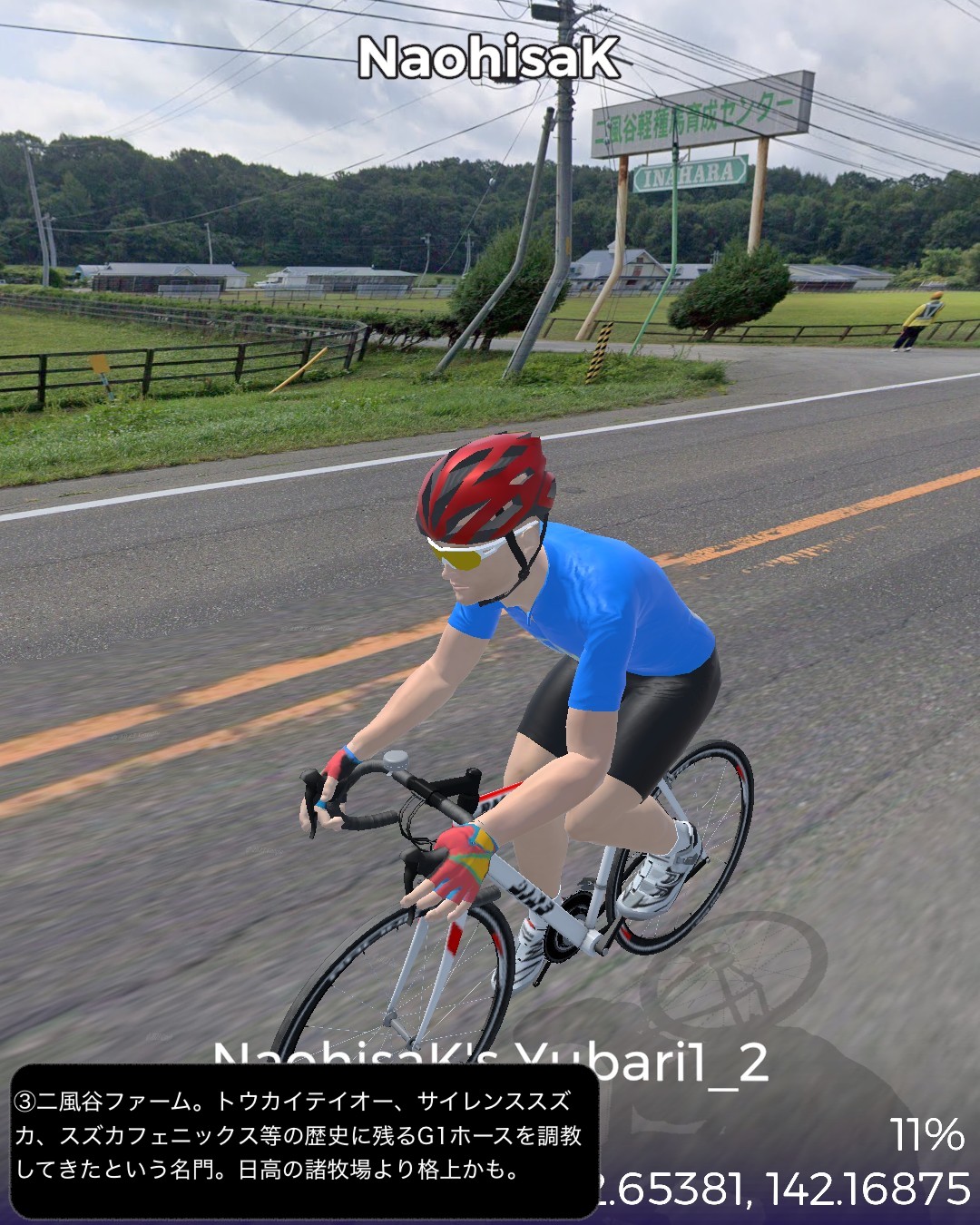Tap the Japanese Nibutani Farm note box
980x1225 pixels.
coord(304,1139)
